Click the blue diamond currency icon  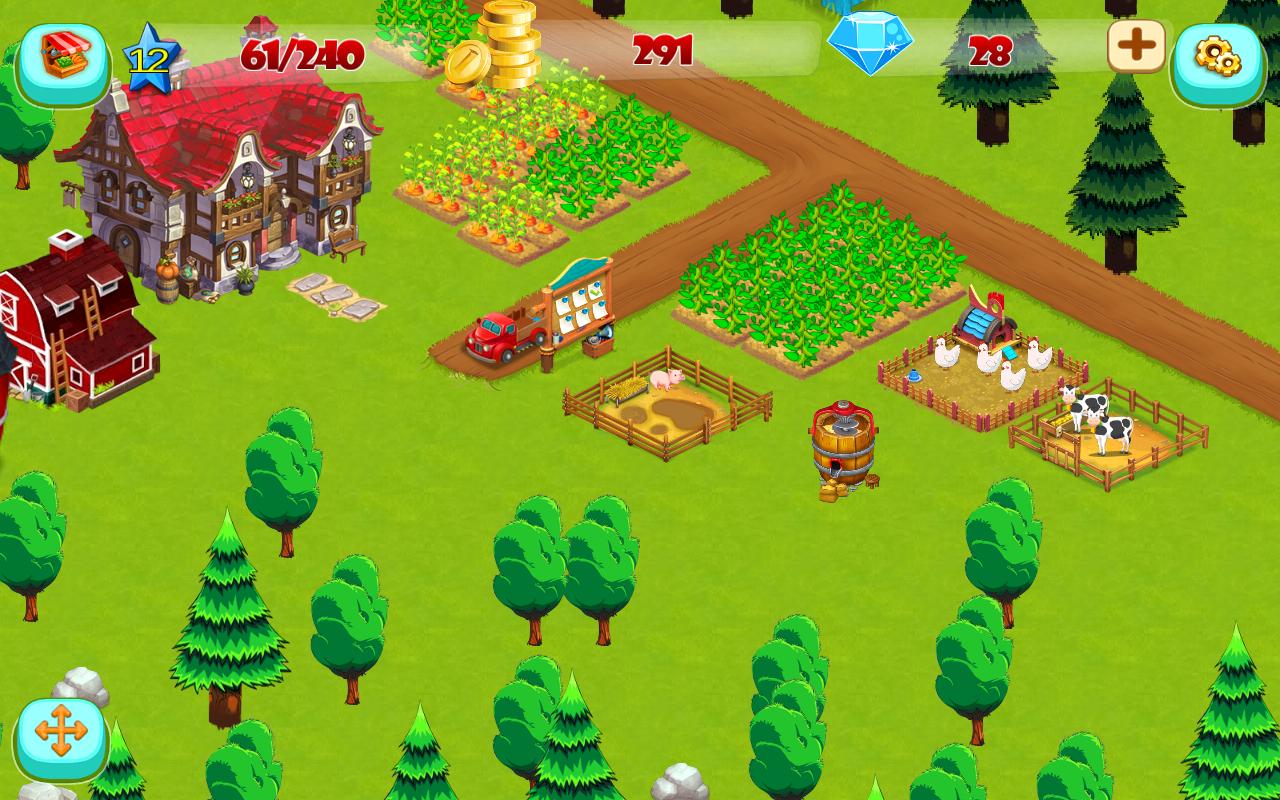873,42
